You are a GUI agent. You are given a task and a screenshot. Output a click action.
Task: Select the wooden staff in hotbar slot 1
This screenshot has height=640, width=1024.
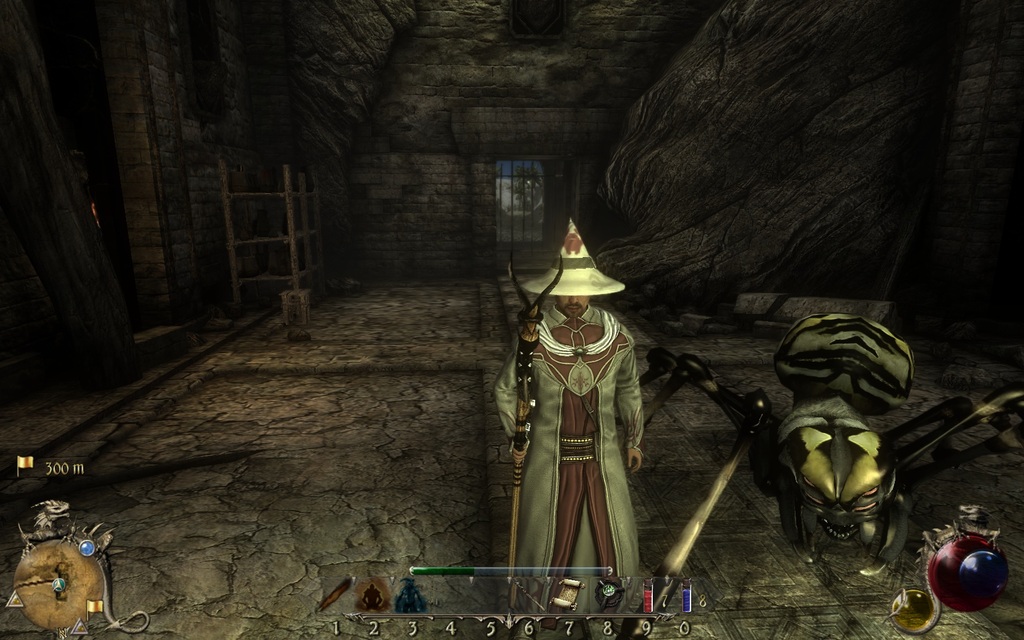point(335,596)
